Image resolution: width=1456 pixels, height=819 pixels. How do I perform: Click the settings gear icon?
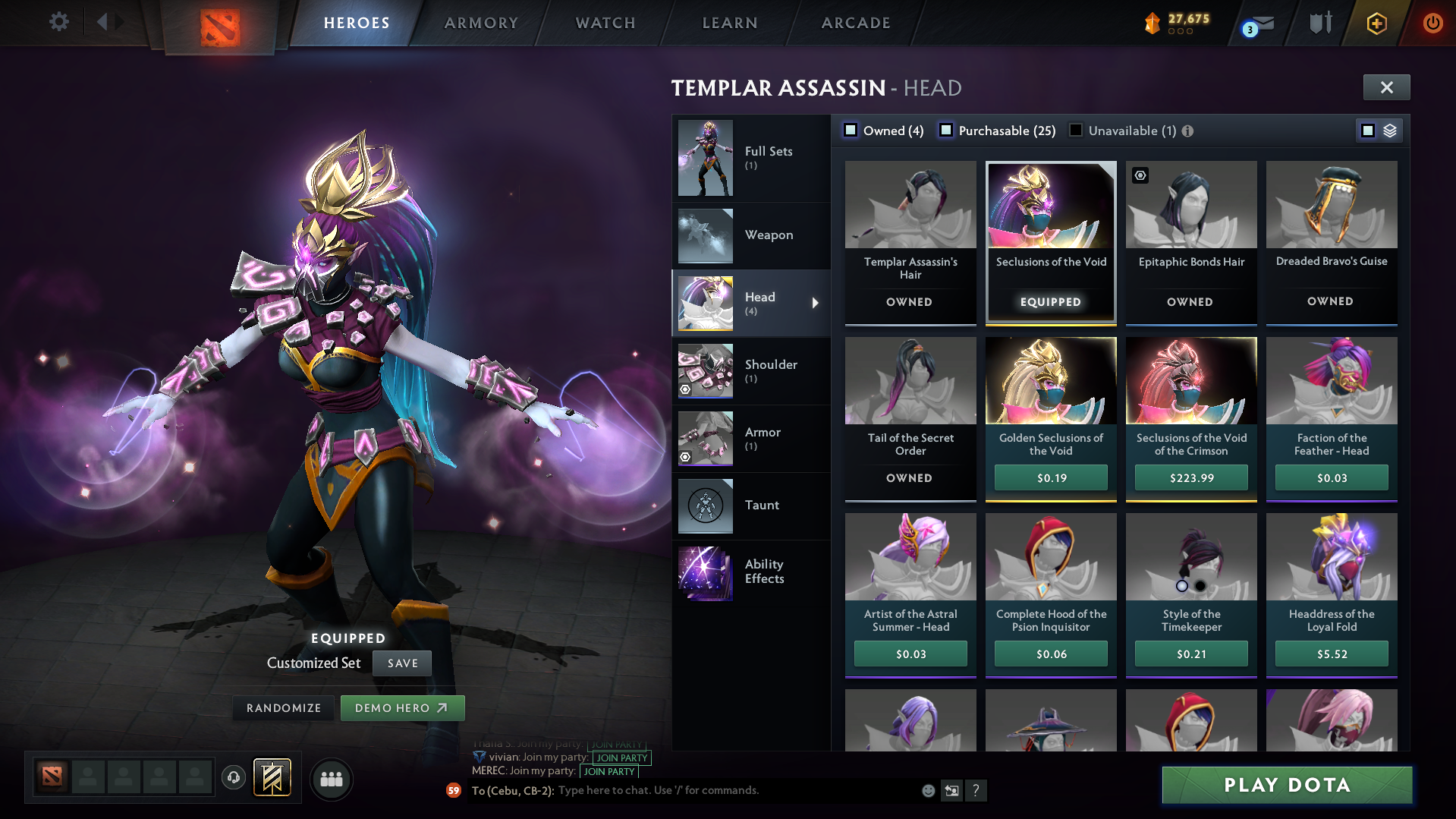(x=59, y=22)
